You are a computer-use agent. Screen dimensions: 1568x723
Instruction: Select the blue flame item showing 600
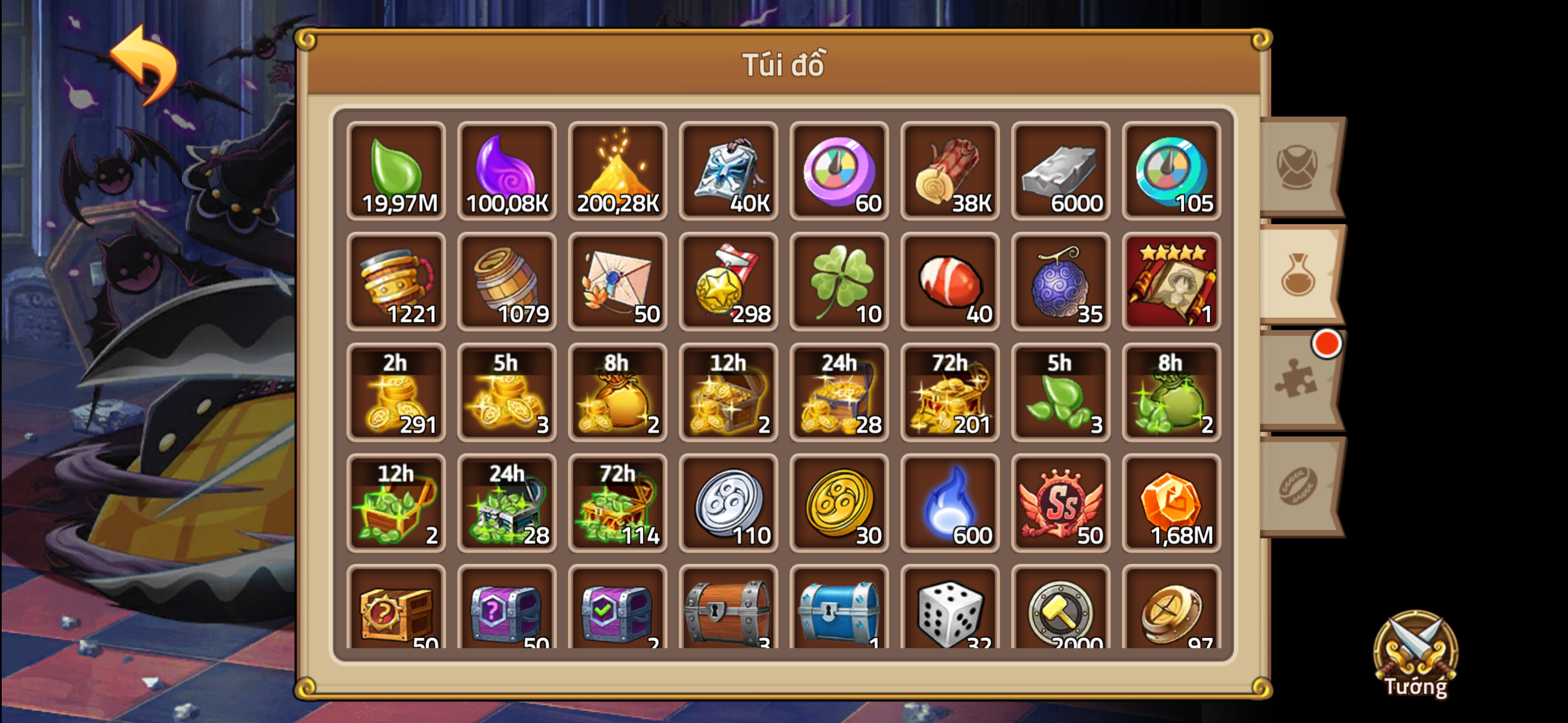pos(951,504)
